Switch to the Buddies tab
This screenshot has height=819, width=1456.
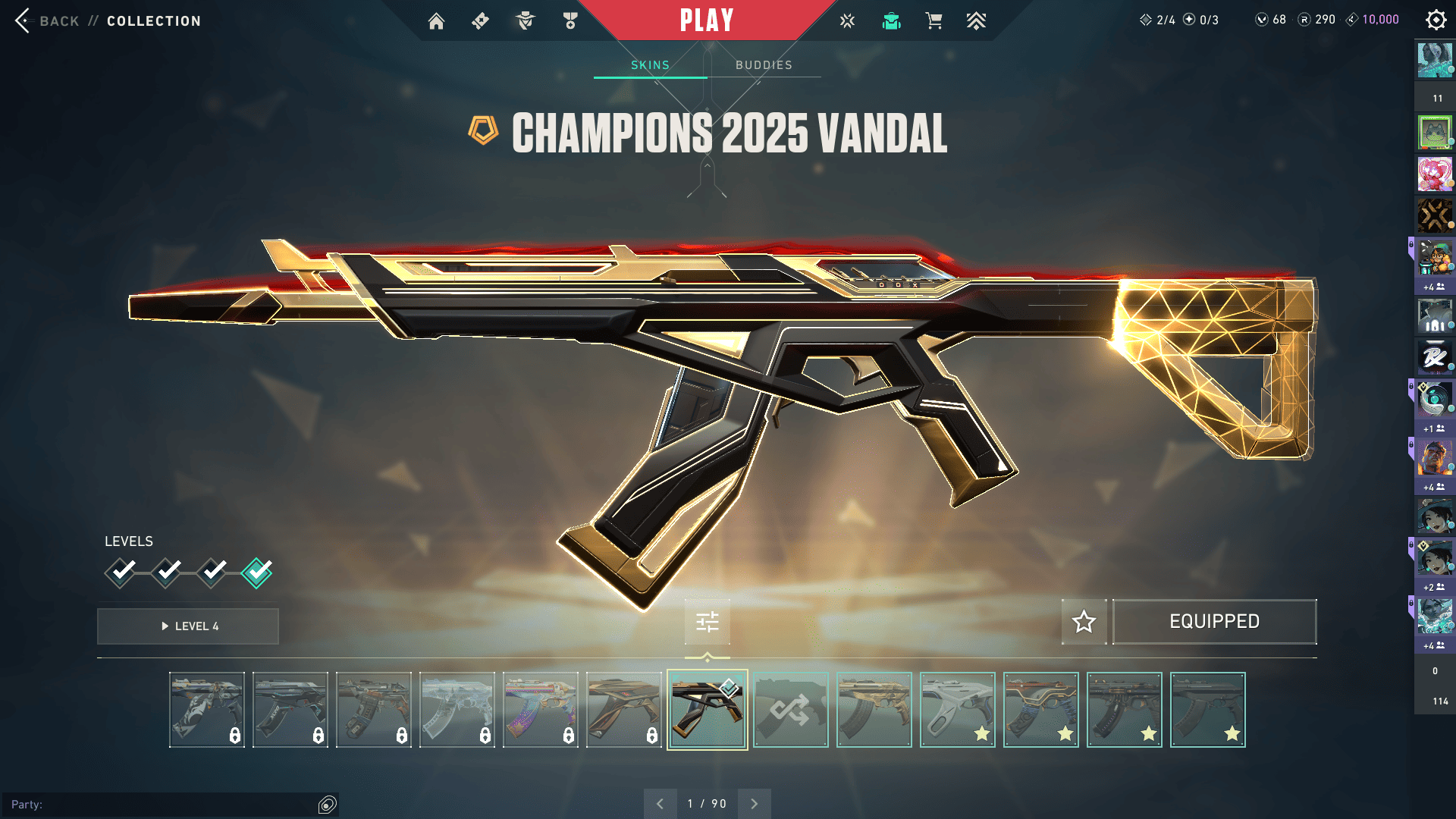[x=764, y=65]
